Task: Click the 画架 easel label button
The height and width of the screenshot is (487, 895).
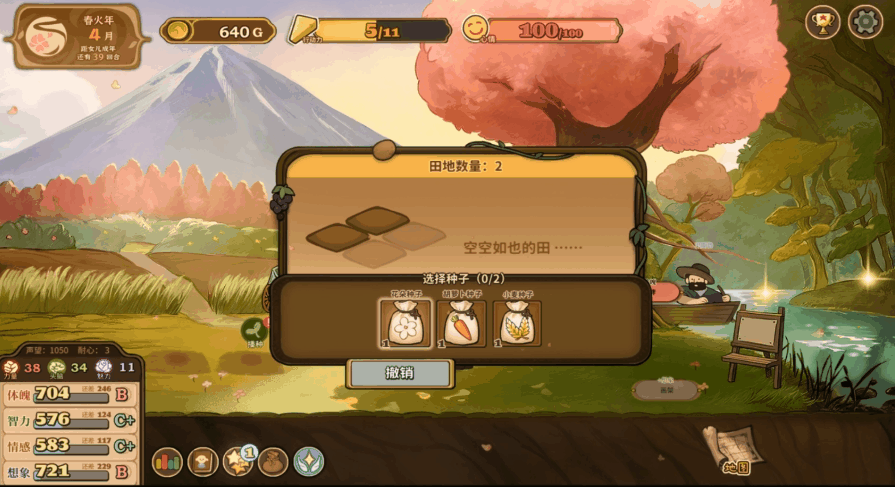Action: coord(665,389)
